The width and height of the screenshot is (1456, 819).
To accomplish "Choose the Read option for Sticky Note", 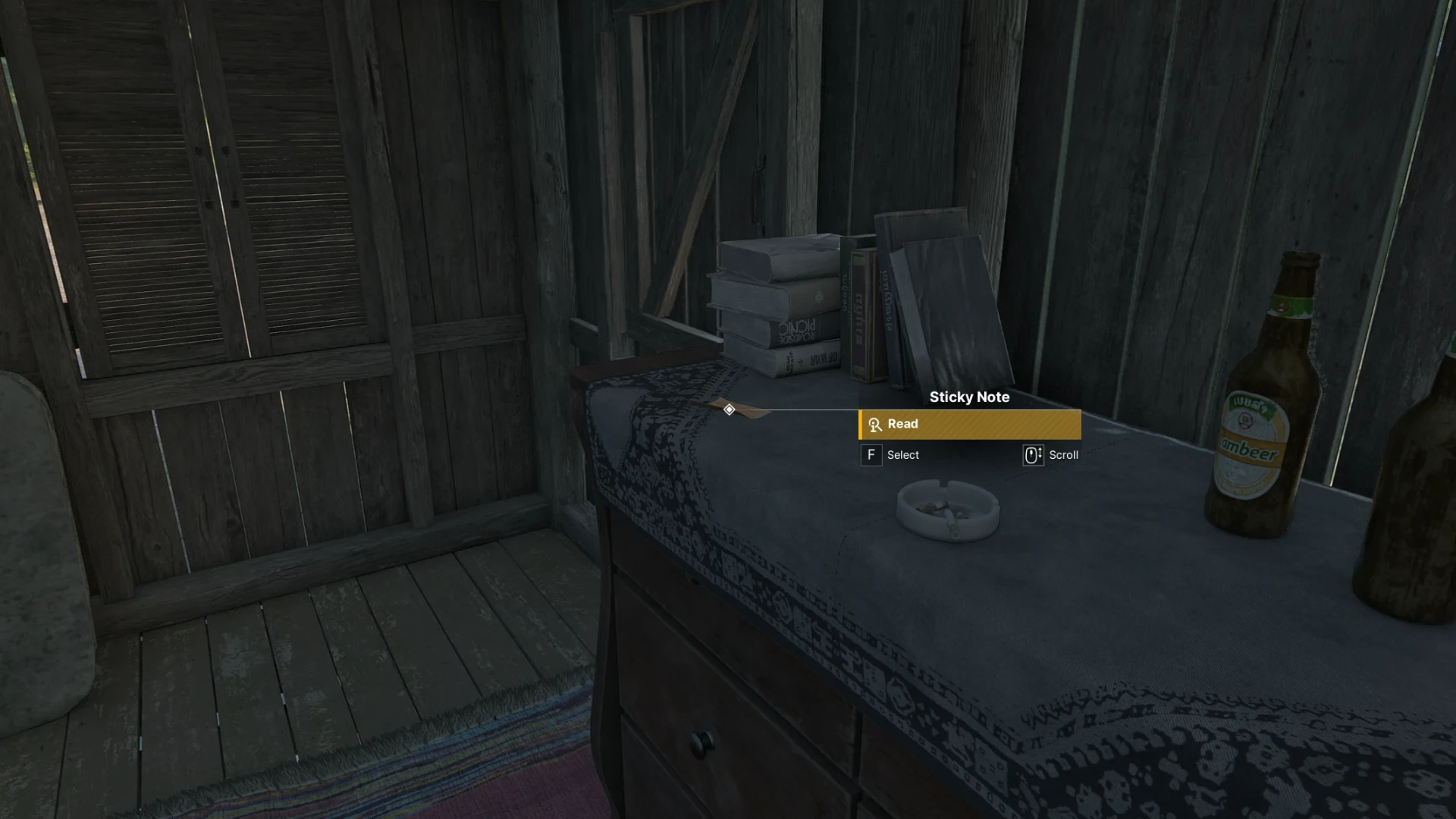I will (x=969, y=425).
